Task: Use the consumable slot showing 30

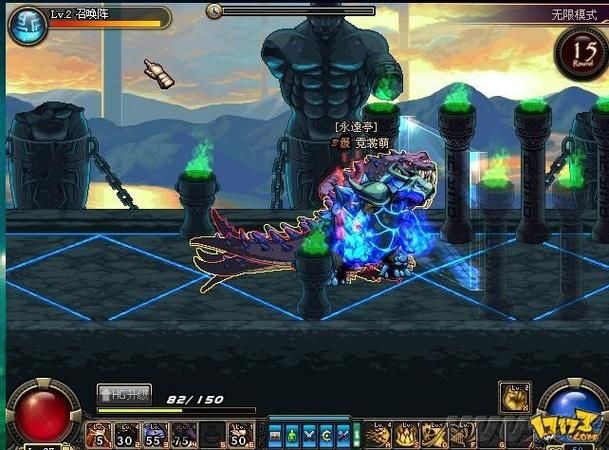Action: [x=127, y=435]
